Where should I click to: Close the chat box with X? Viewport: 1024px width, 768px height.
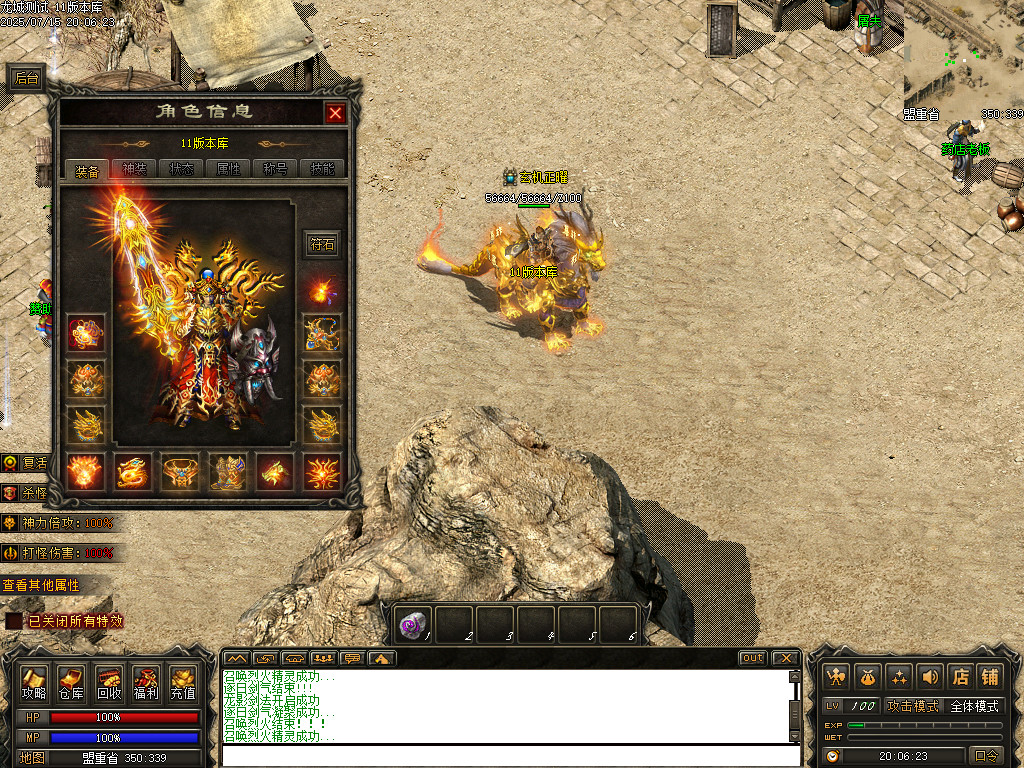[785, 658]
